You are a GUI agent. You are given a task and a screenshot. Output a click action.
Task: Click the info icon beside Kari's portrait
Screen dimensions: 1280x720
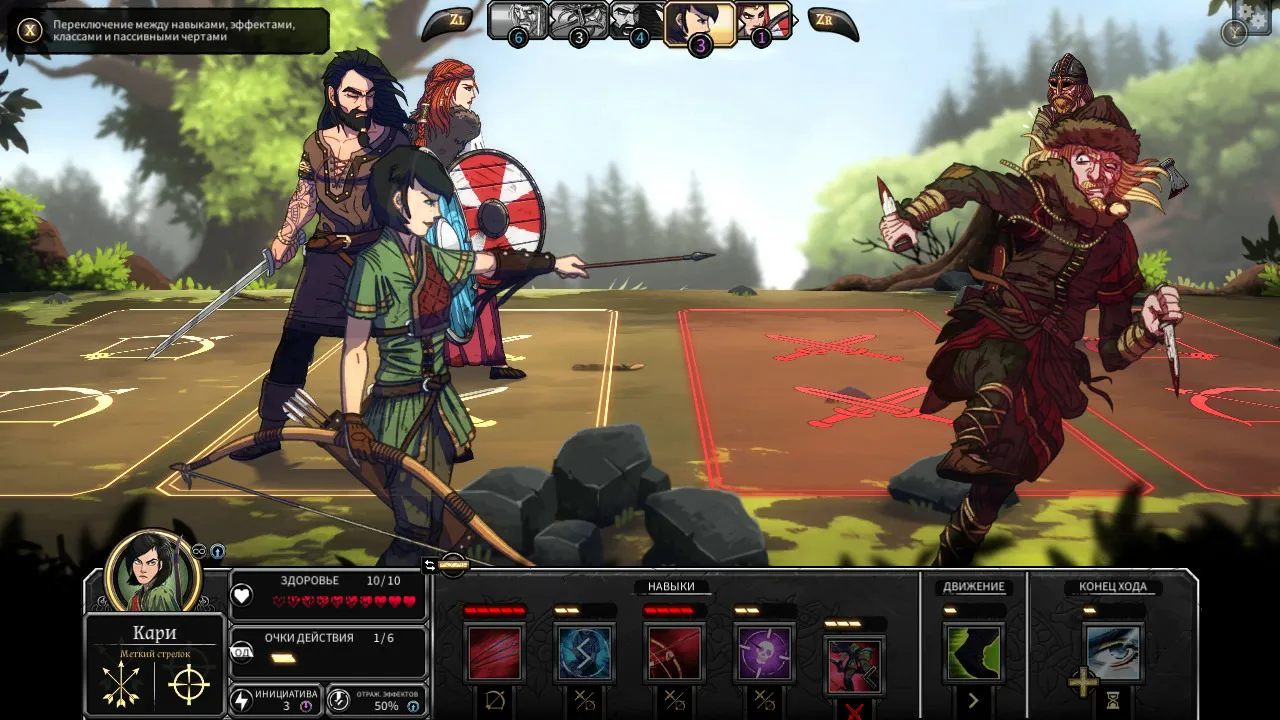(217, 551)
